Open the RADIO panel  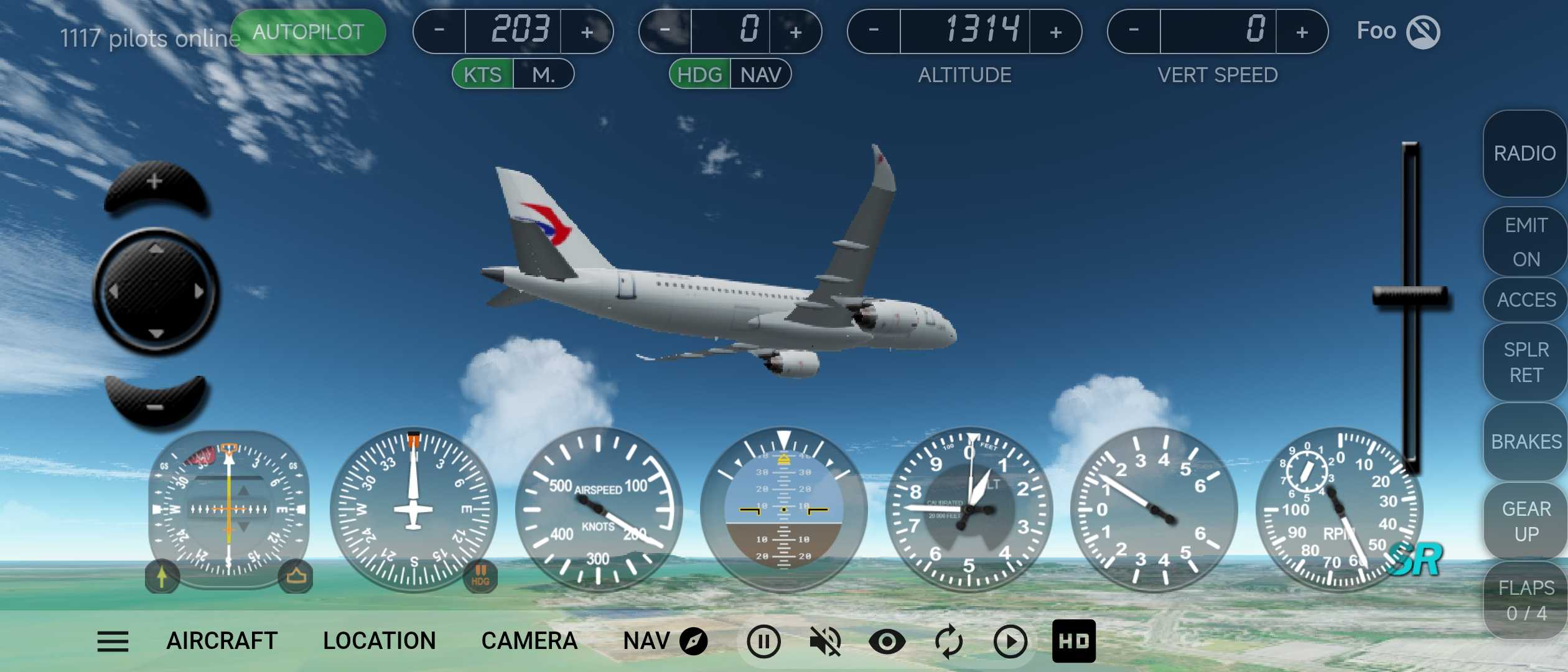click(x=1524, y=153)
